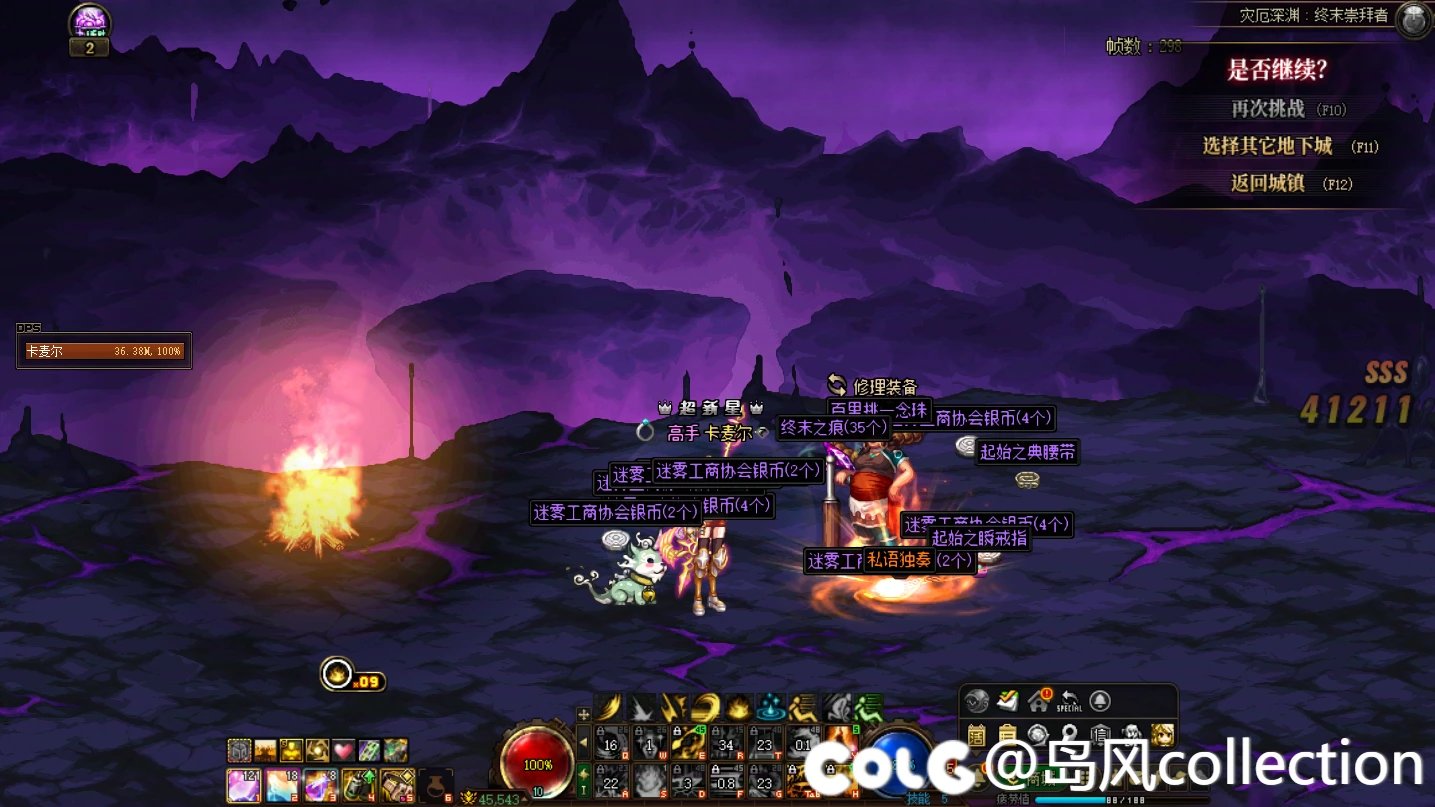
Task: Click the left arrow beside the skill bar
Action: pyautogui.click(x=584, y=743)
